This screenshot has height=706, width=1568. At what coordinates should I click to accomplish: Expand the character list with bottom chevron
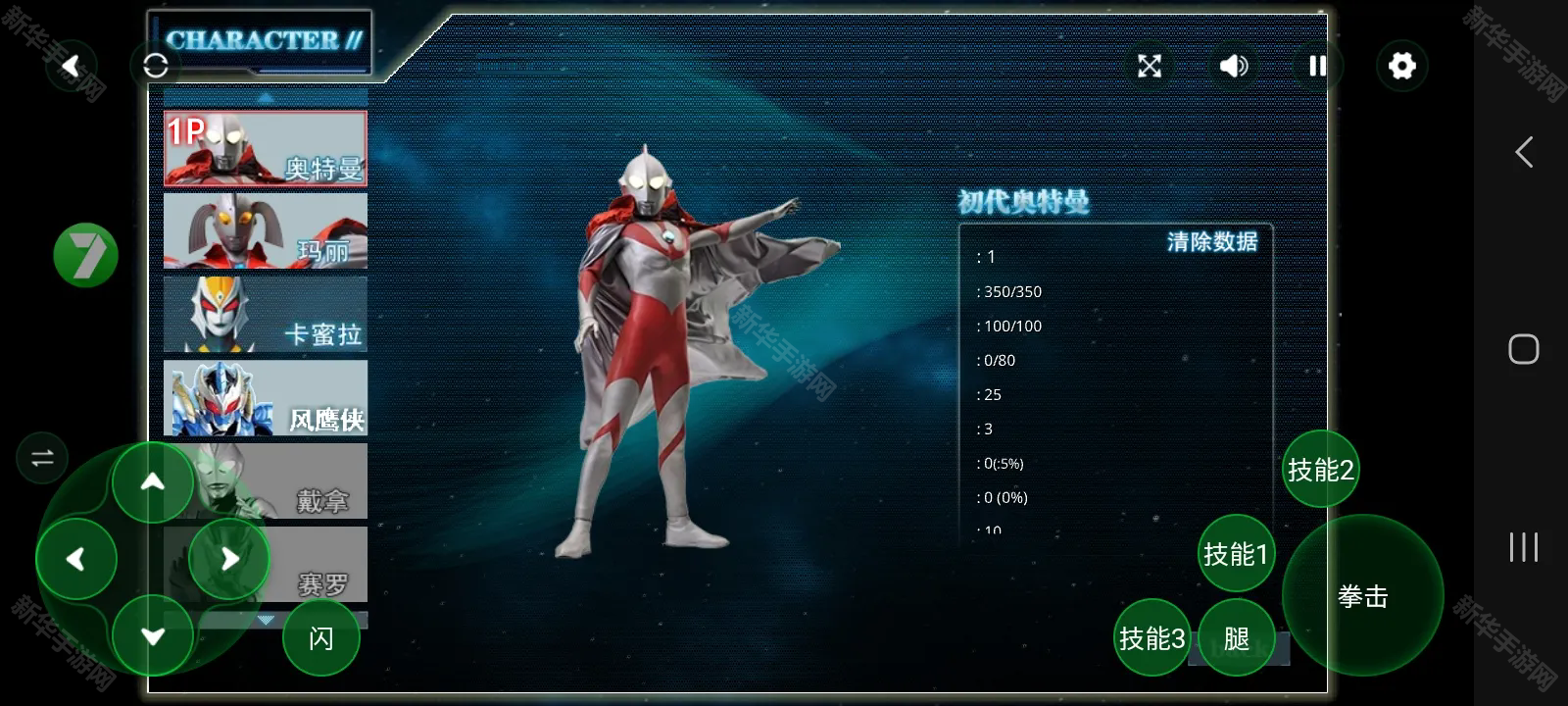click(x=266, y=620)
